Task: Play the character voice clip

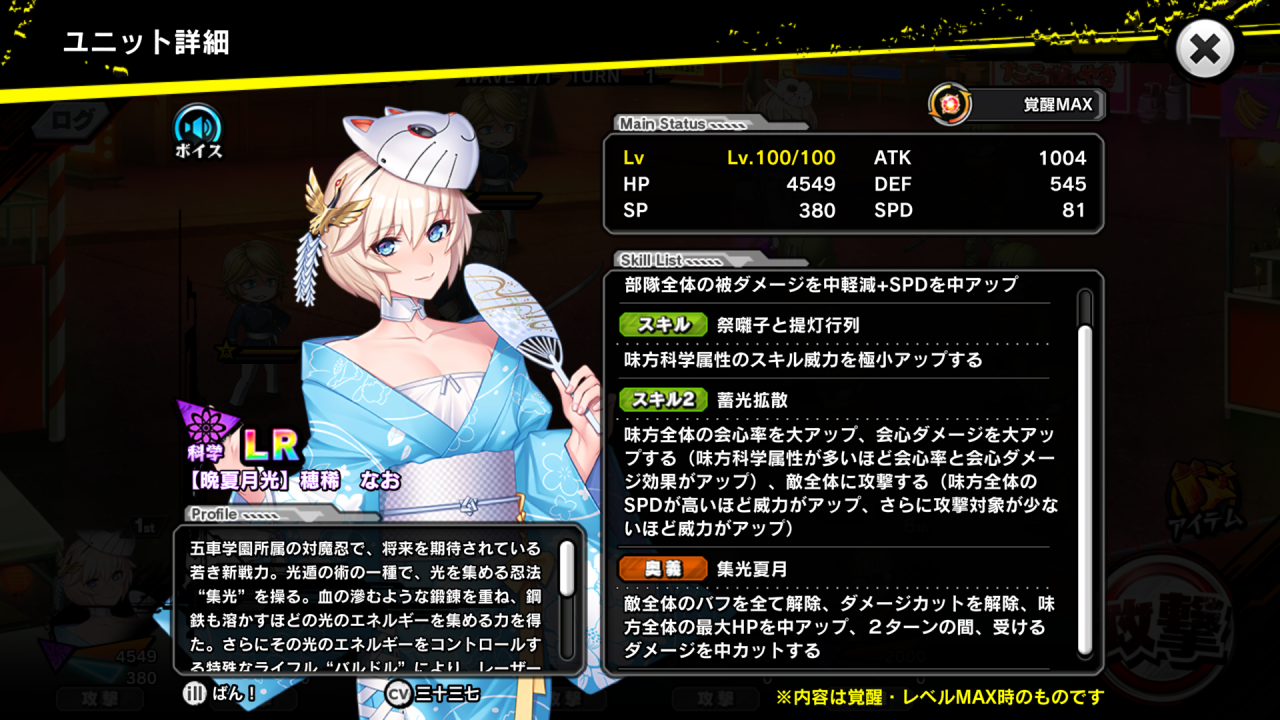Action: click(198, 129)
